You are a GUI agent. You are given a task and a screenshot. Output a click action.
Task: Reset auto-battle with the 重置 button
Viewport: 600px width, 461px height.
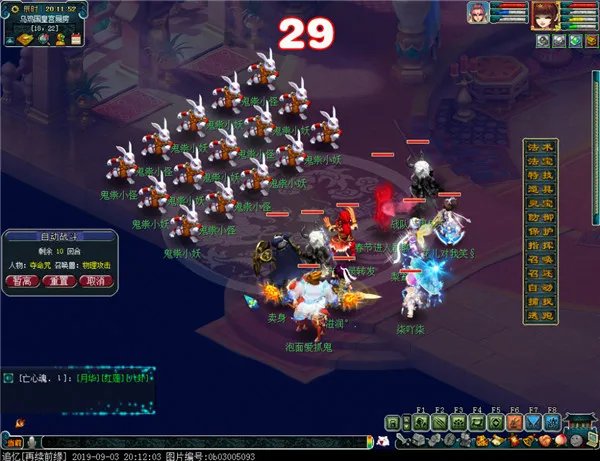58,282
